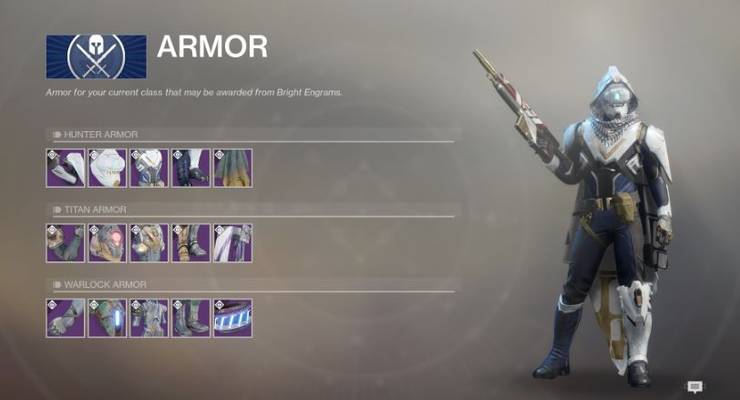Select the Titan chest armor piece

149,243
